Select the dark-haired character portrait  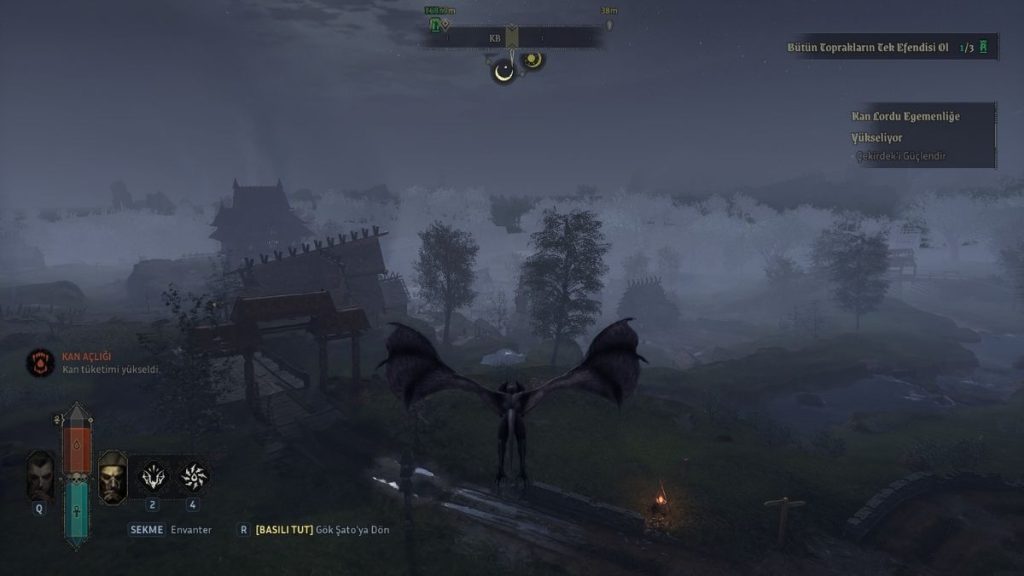[41, 477]
